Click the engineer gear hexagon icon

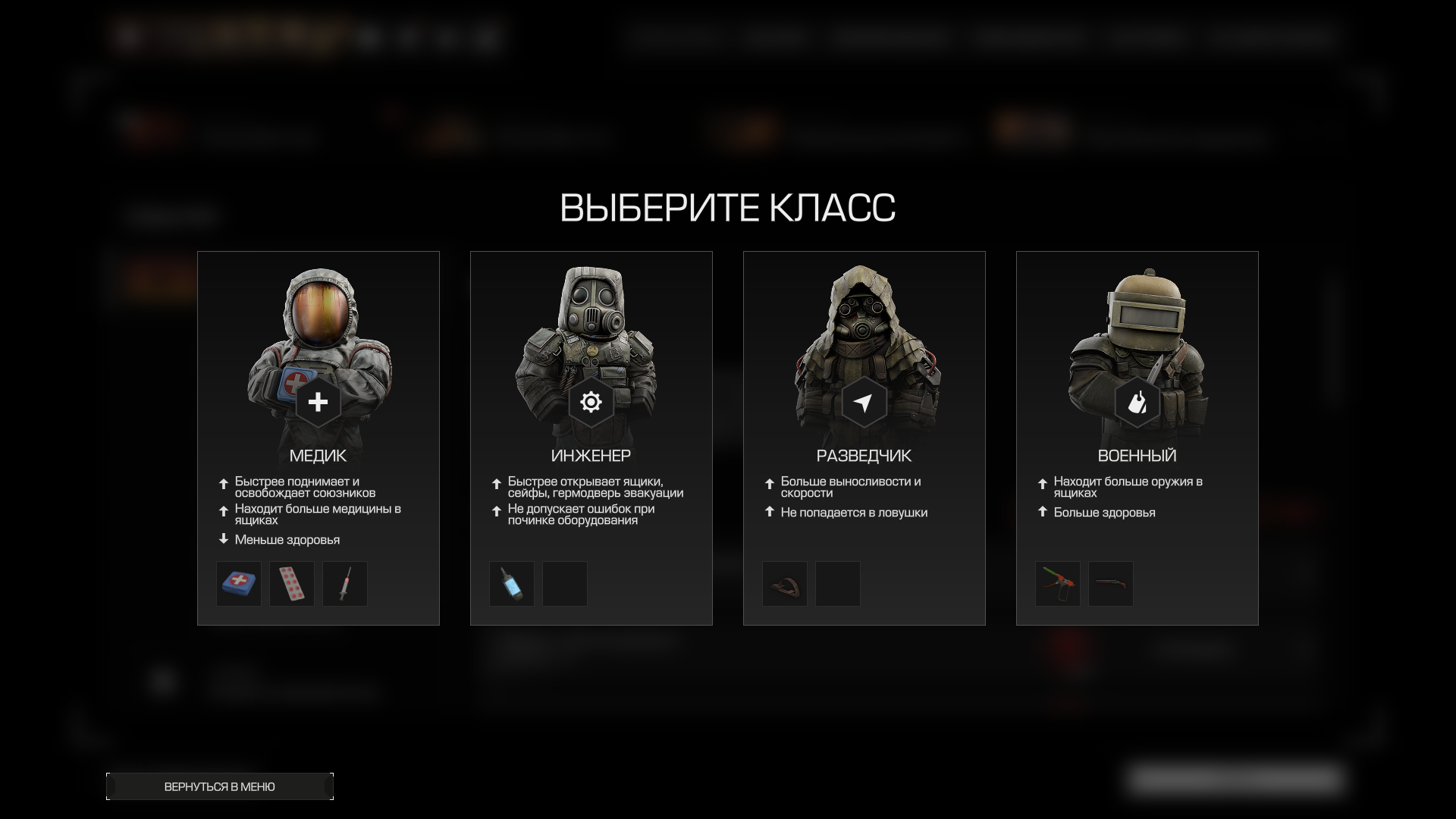pyautogui.click(x=591, y=402)
